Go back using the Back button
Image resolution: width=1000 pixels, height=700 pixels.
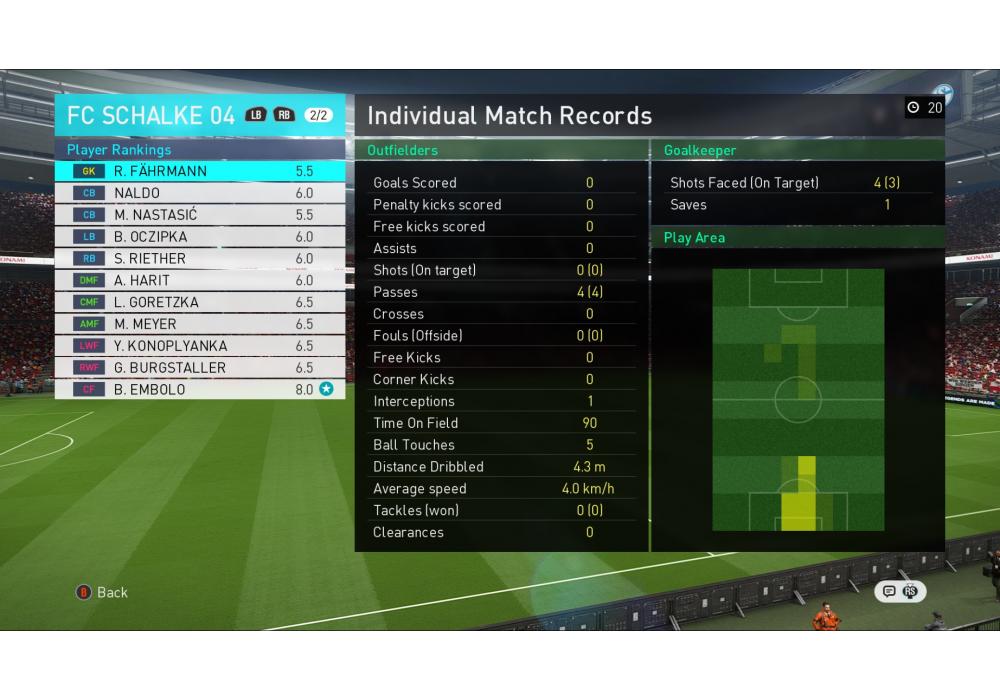(x=102, y=592)
